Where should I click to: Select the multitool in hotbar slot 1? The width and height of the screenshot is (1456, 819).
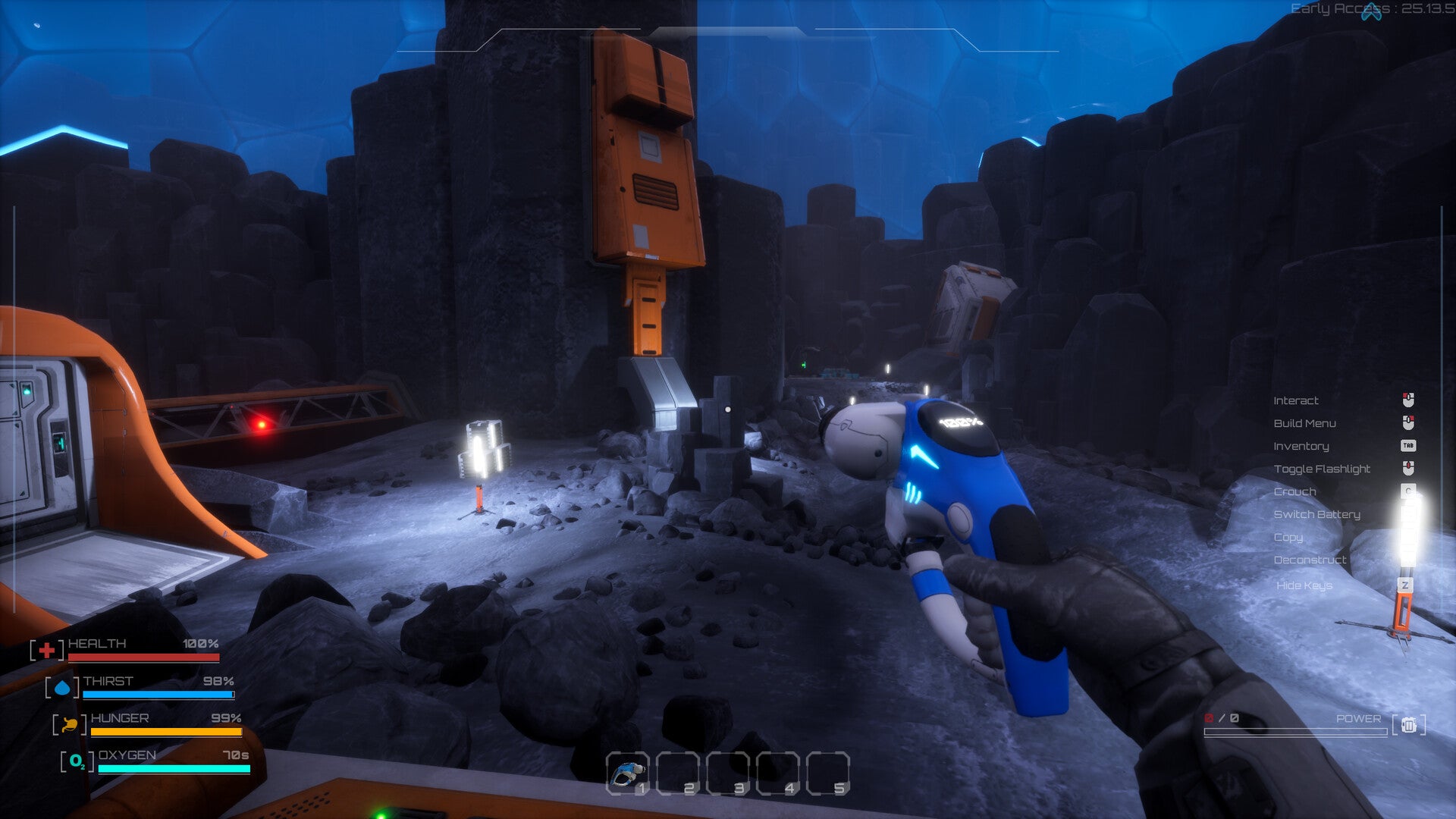(628, 773)
